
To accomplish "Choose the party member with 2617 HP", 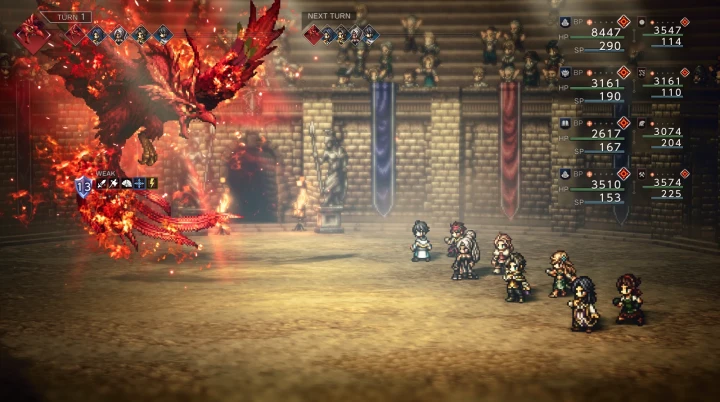I will [x=598, y=134].
